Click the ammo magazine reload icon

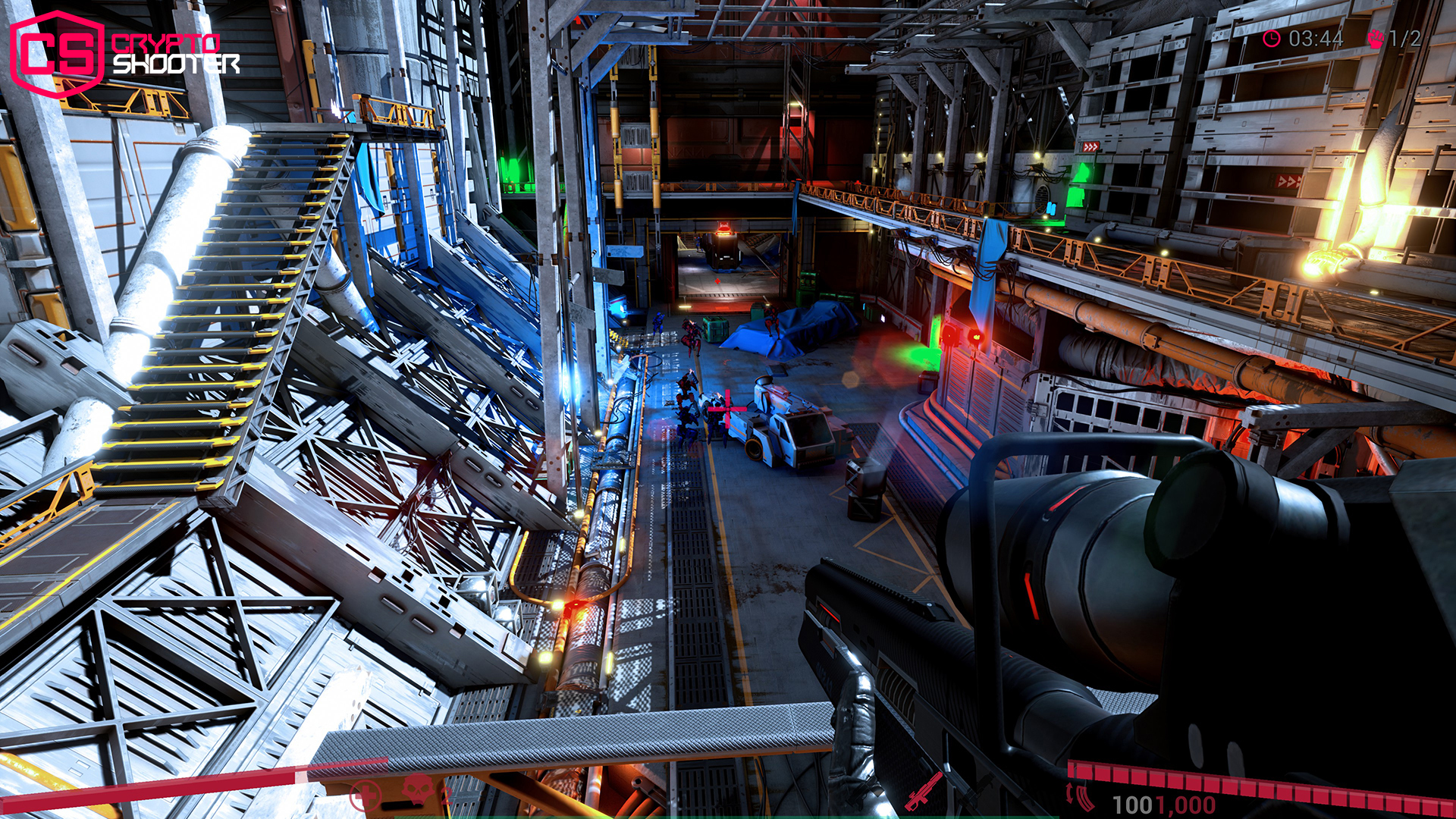(x=1082, y=796)
